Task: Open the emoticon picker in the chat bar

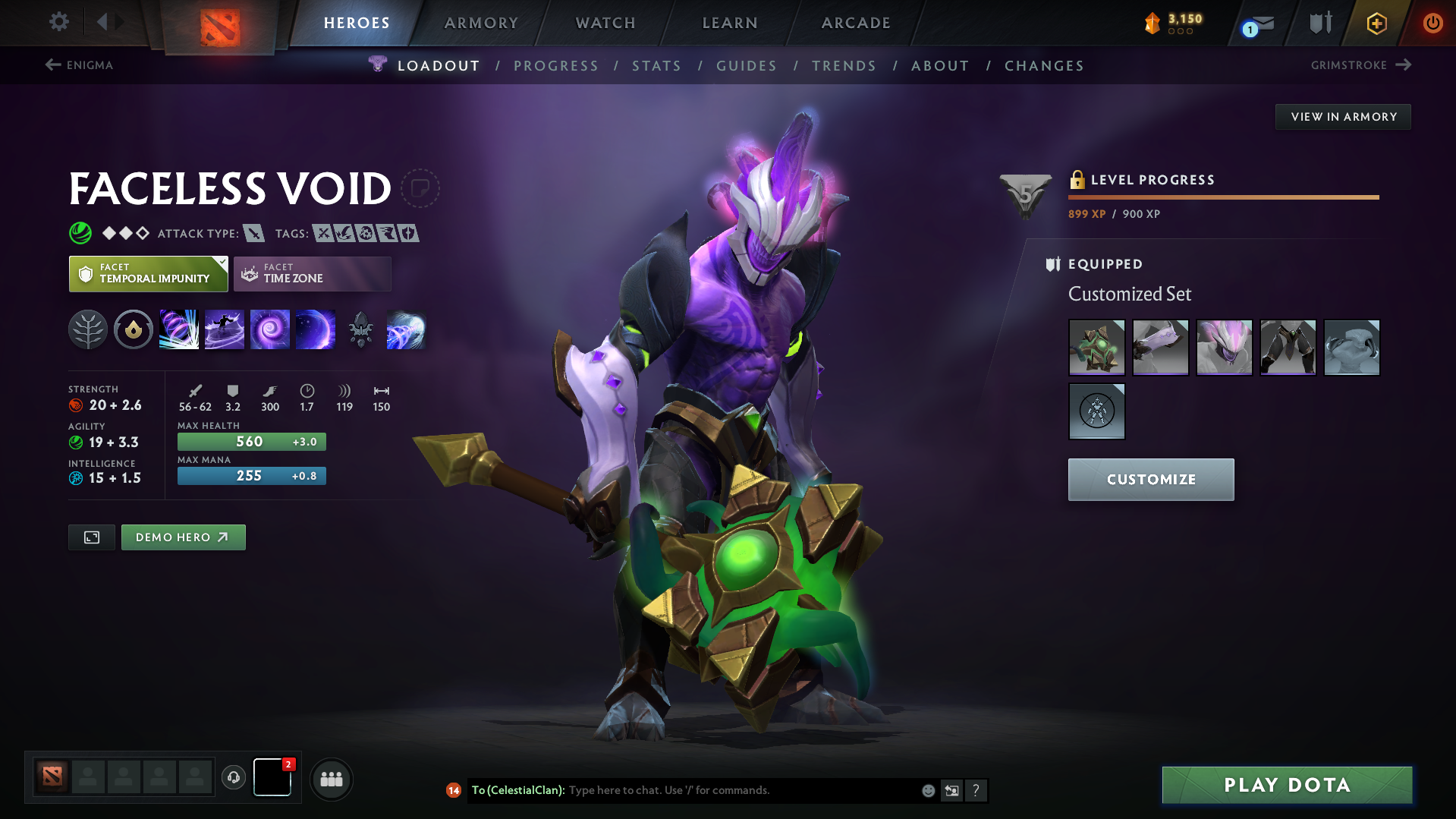Action: 927,790
